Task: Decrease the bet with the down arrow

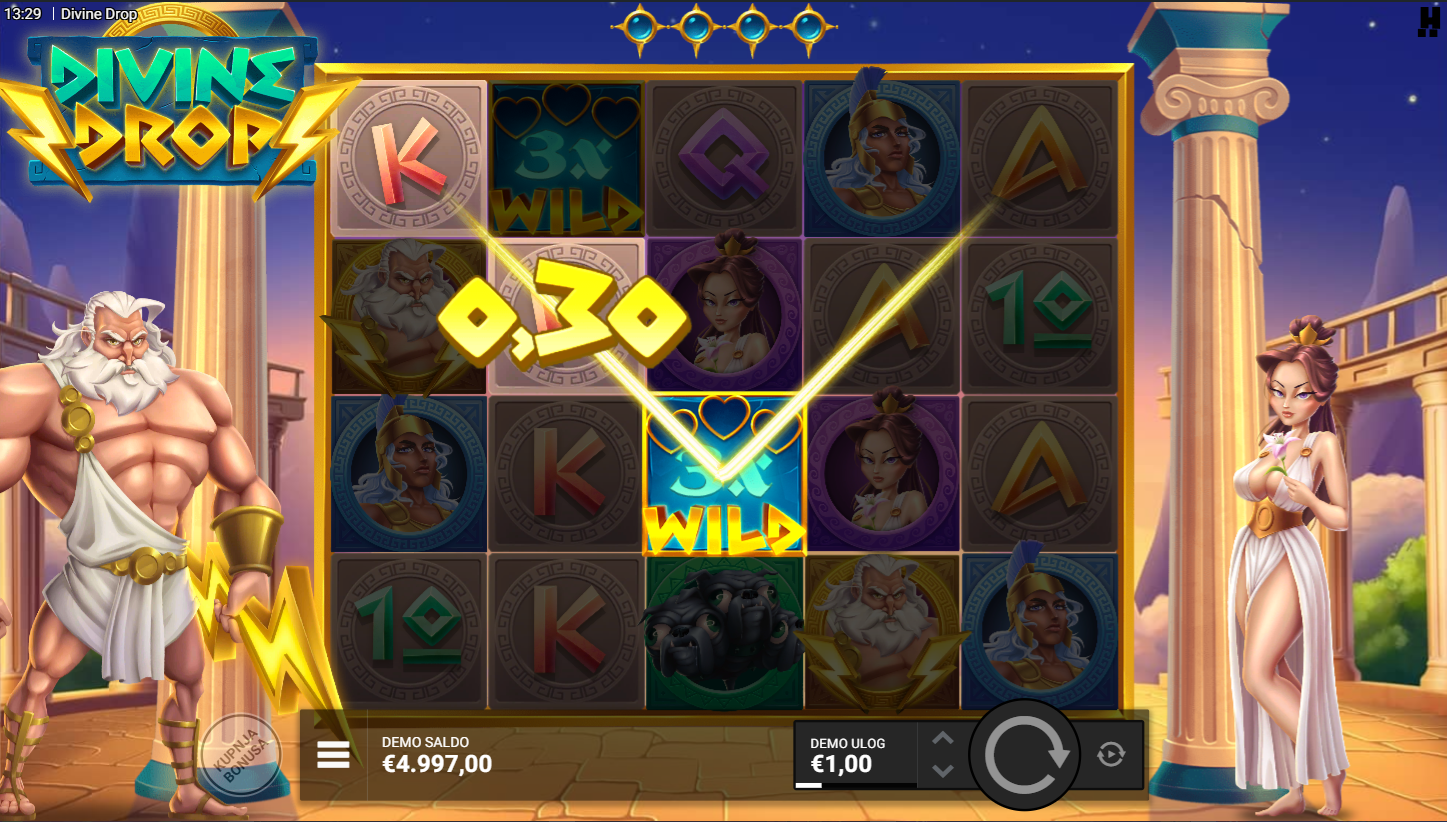Action: [943, 770]
